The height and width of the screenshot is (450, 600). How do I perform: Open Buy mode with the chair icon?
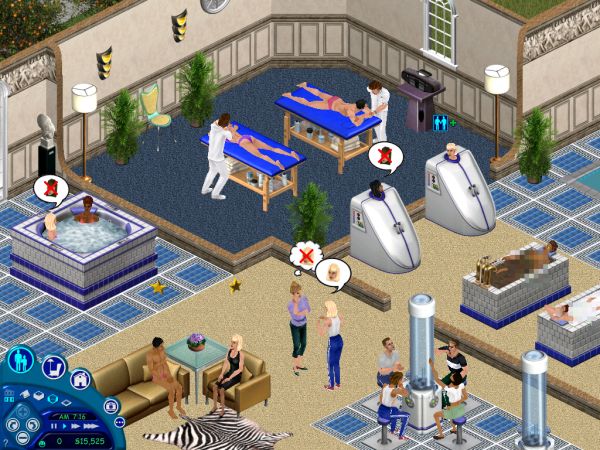[x=53, y=368]
